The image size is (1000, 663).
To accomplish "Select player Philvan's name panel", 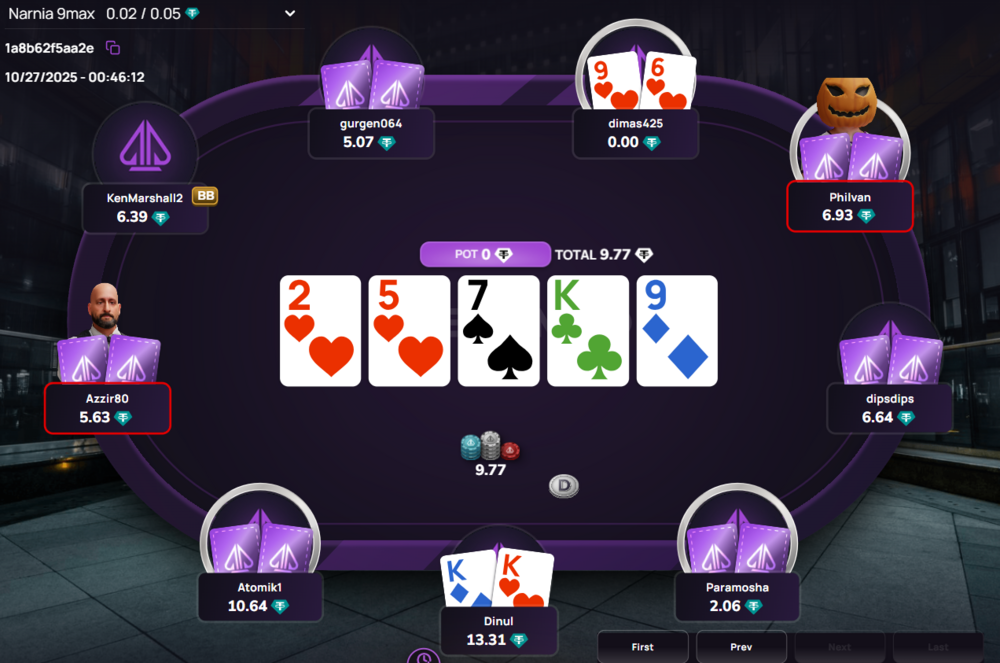I will click(x=849, y=207).
